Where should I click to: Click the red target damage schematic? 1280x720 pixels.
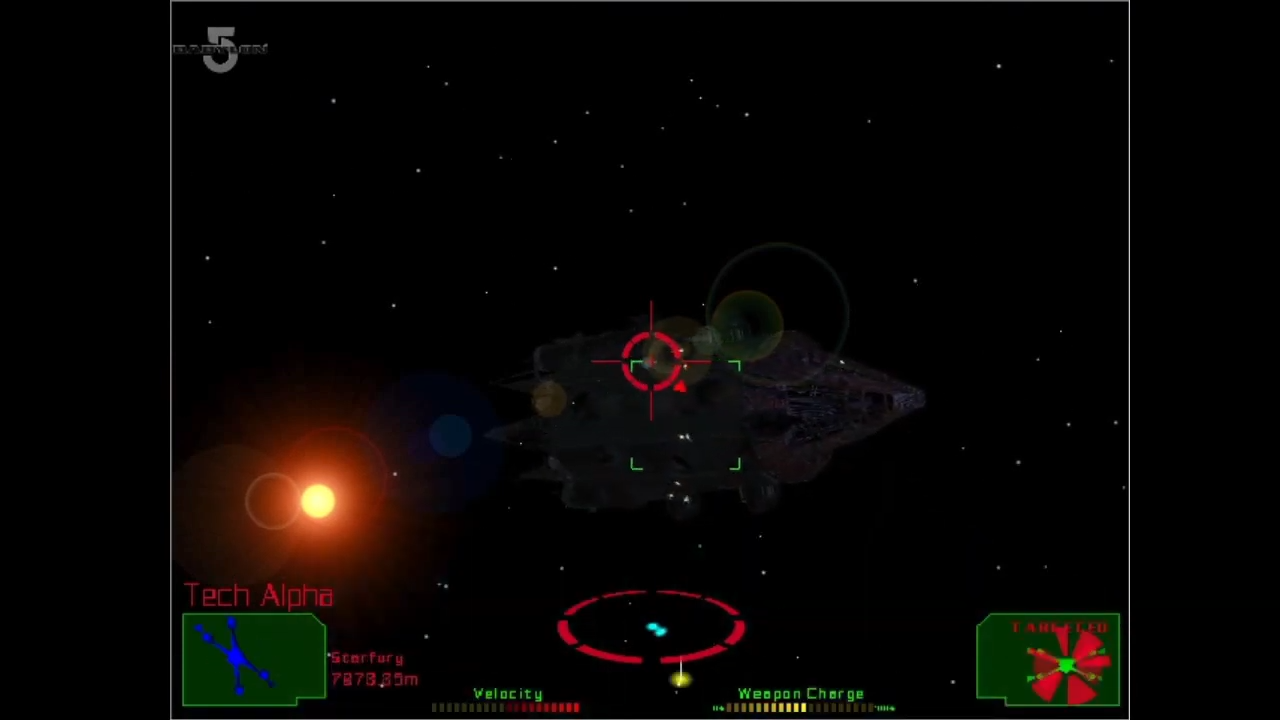(x=1066, y=662)
